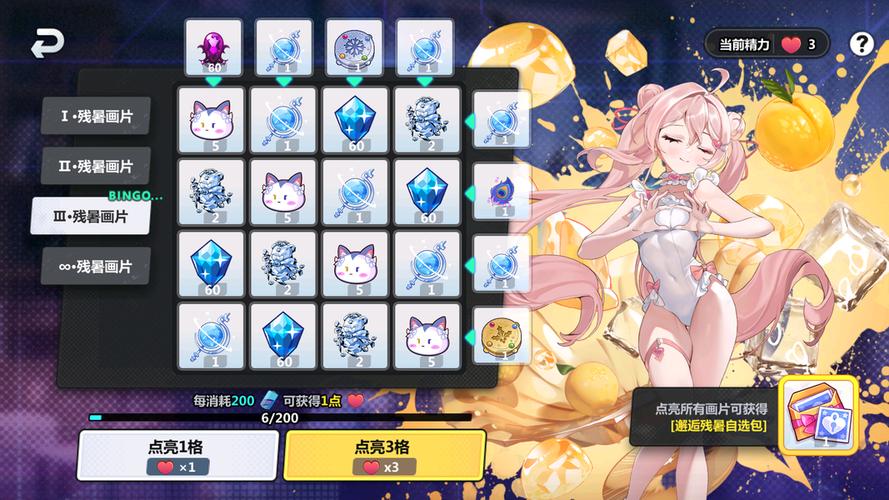Go back with the return arrow
The height and width of the screenshot is (500, 889).
click(x=46, y=44)
